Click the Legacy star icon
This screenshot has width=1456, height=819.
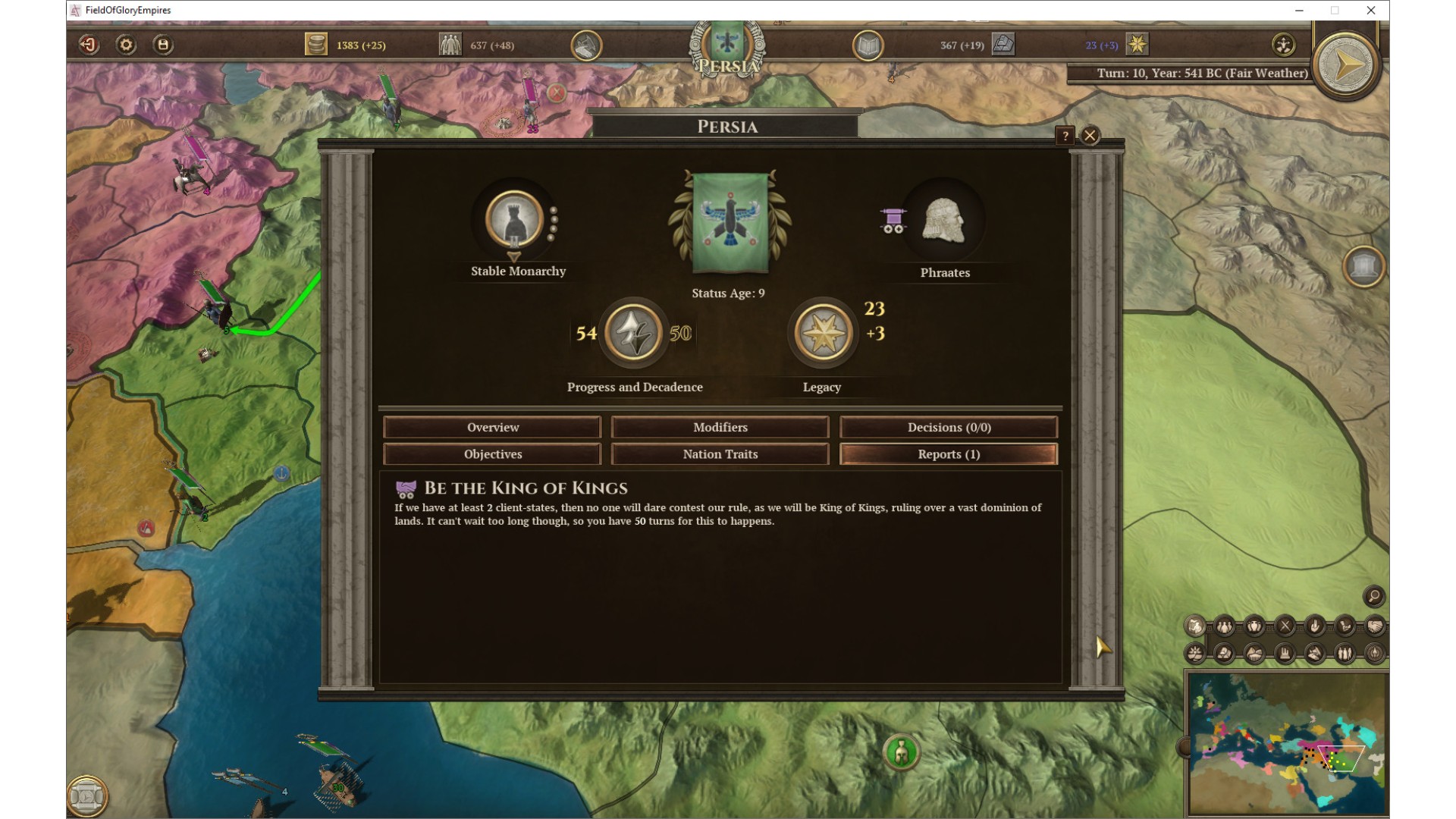(823, 333)
